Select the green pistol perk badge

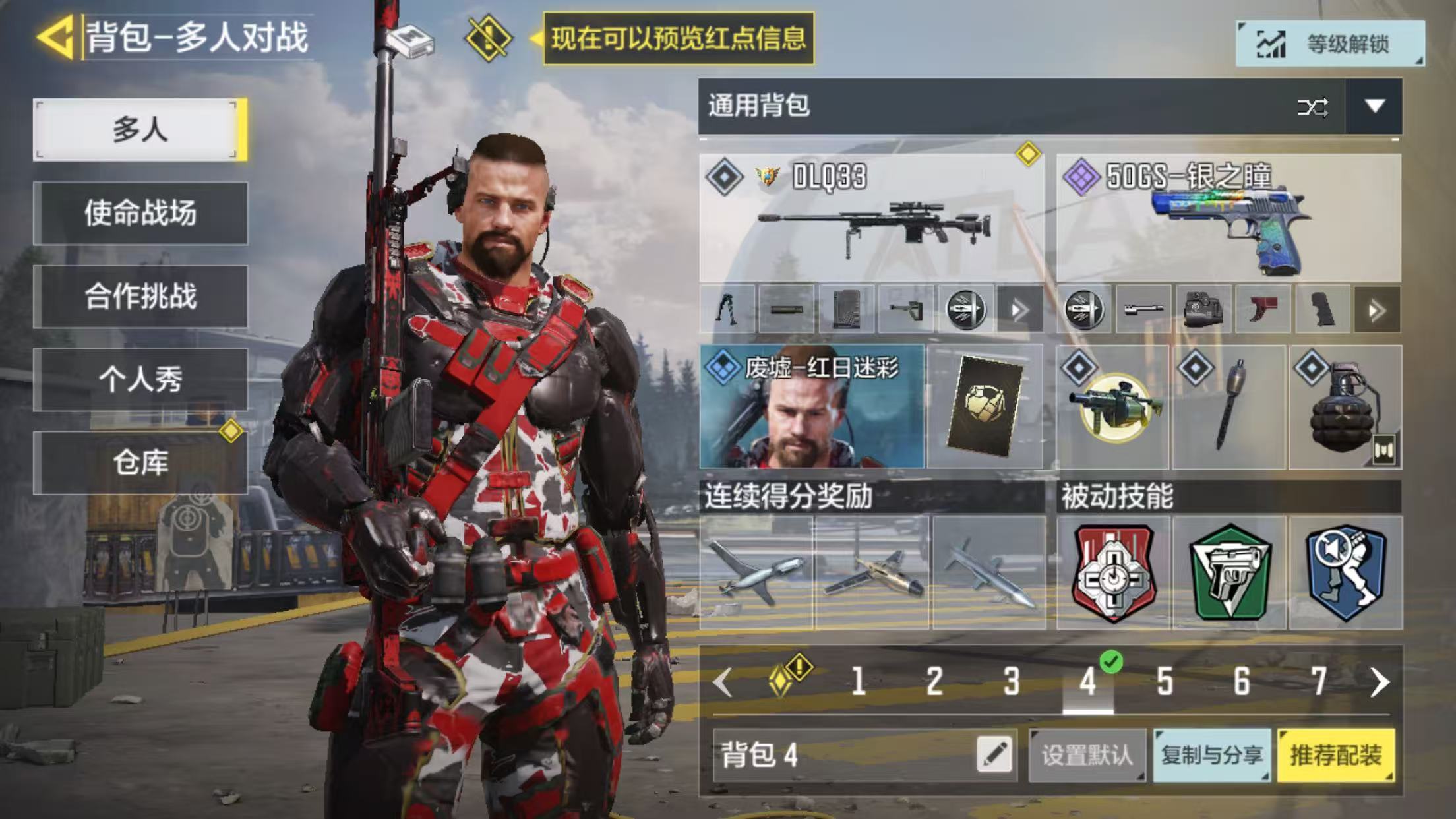coord(1229,572)
